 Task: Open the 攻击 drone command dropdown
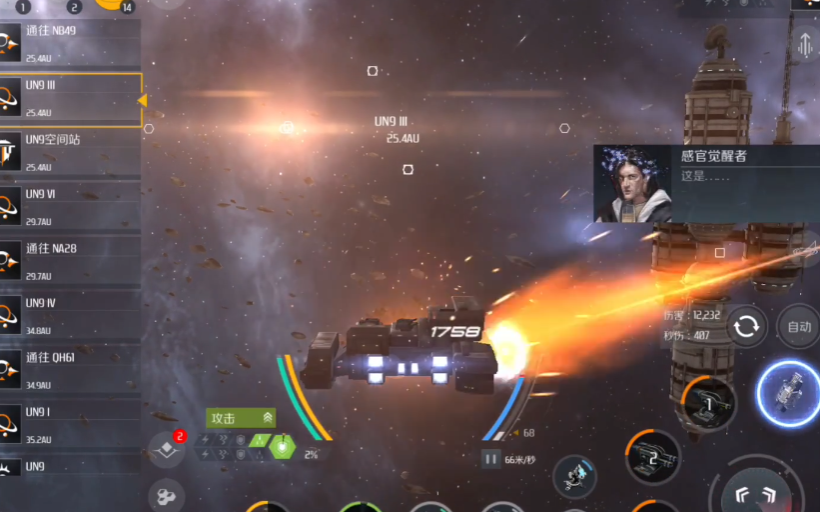240,417
